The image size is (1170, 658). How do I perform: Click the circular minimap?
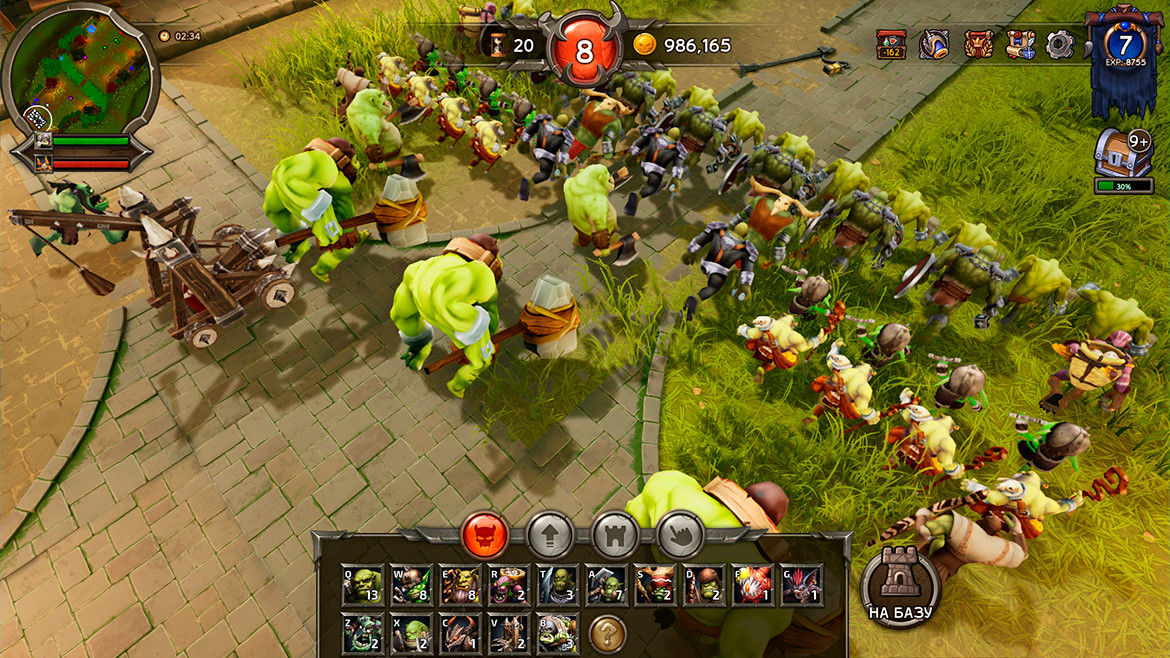pyautogui.click(x=81, y=74)
